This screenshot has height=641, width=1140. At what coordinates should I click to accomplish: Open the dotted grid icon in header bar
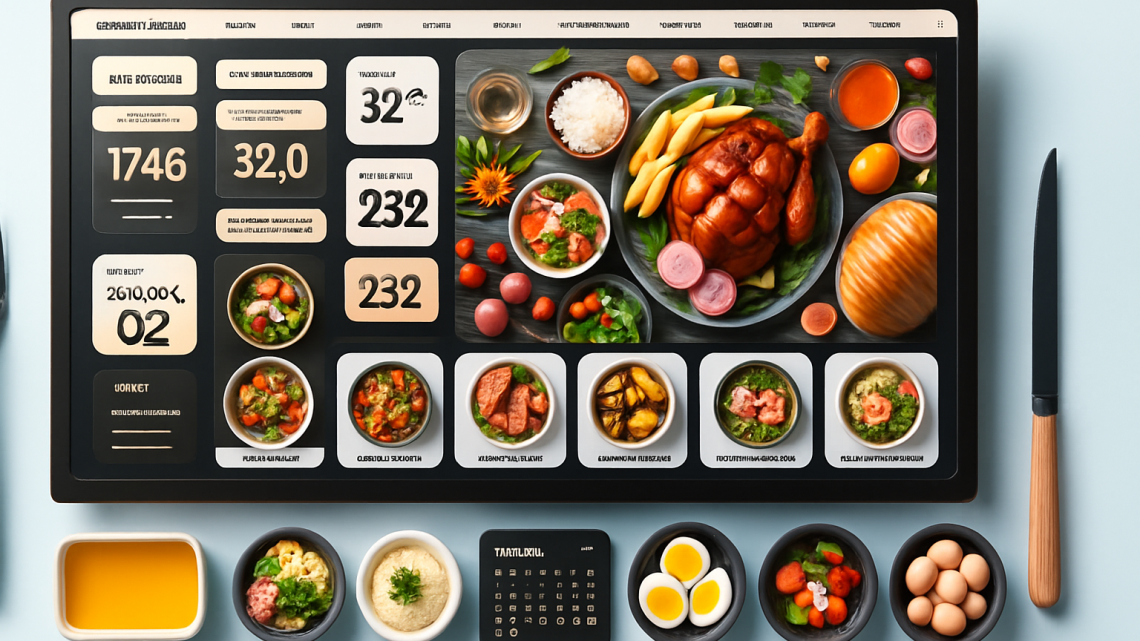click(940, 25)
